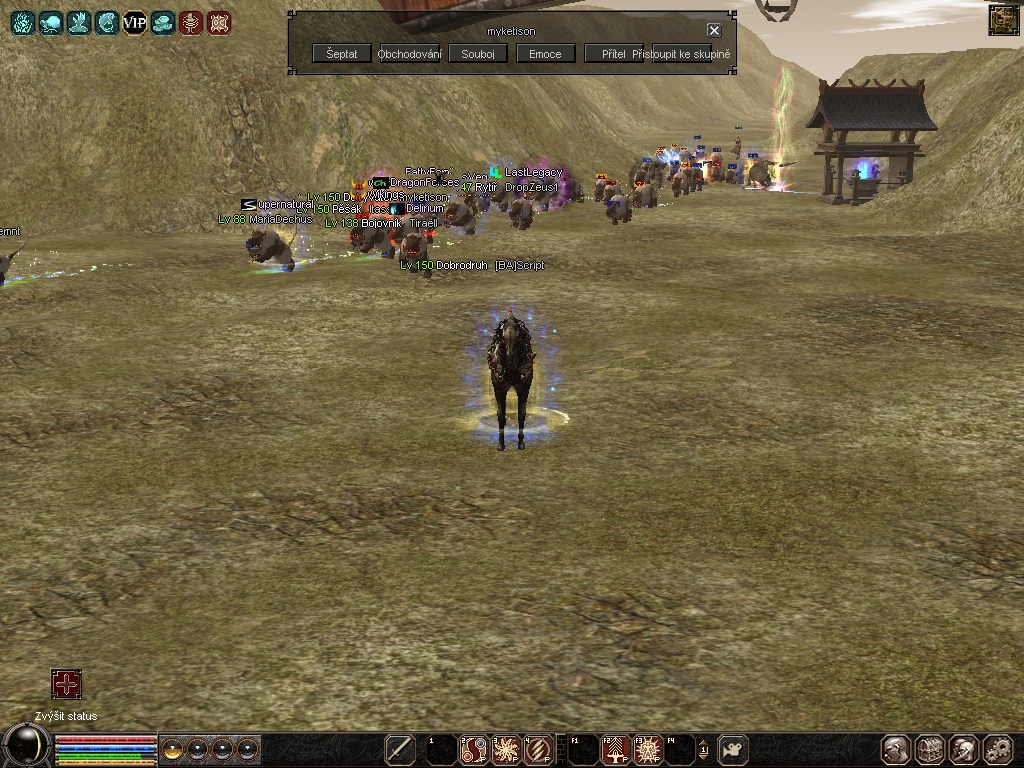This screenshot has width=1024, height=768.
Task: Challenge the player with Souboj
Action: click(478, 54)
